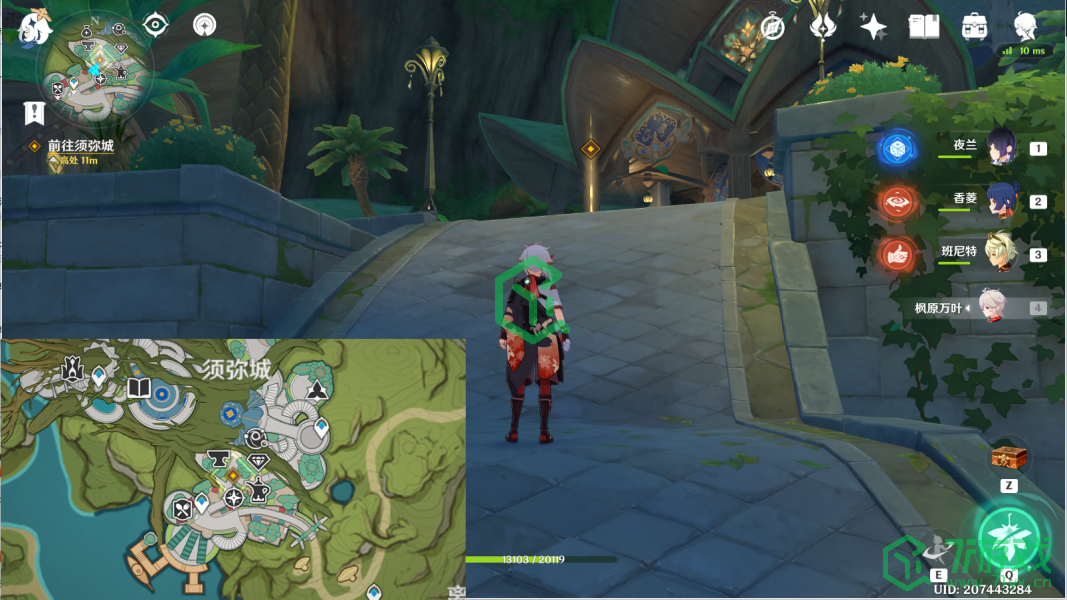This screenshot has width=1067, height=600.
Task: Toggle the elemental sight eye icon
Action: 156,24
